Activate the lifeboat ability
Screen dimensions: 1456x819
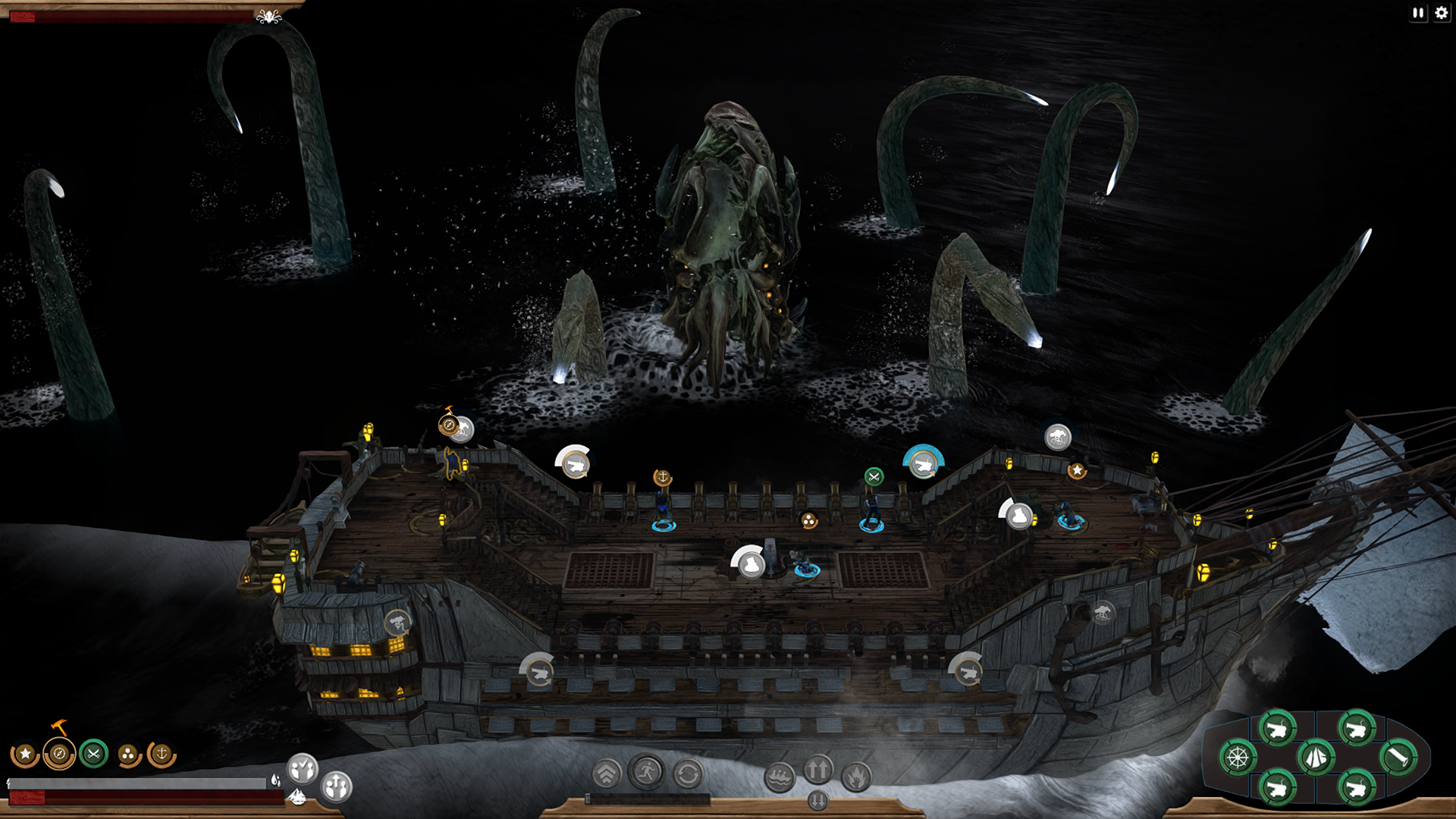point(780,777)
